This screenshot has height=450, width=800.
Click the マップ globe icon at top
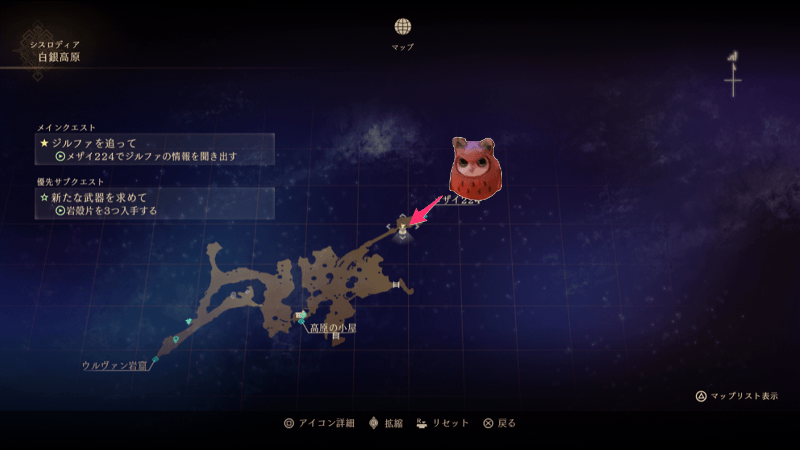click(402, 26)
